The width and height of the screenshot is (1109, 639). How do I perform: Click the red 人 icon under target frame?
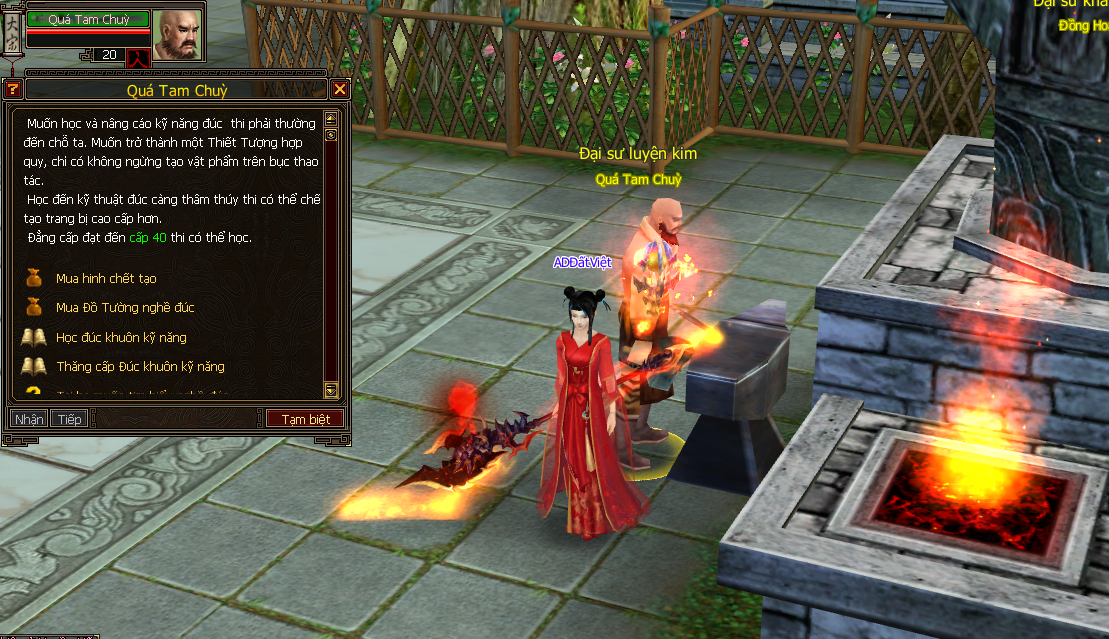tap(138, 57)
